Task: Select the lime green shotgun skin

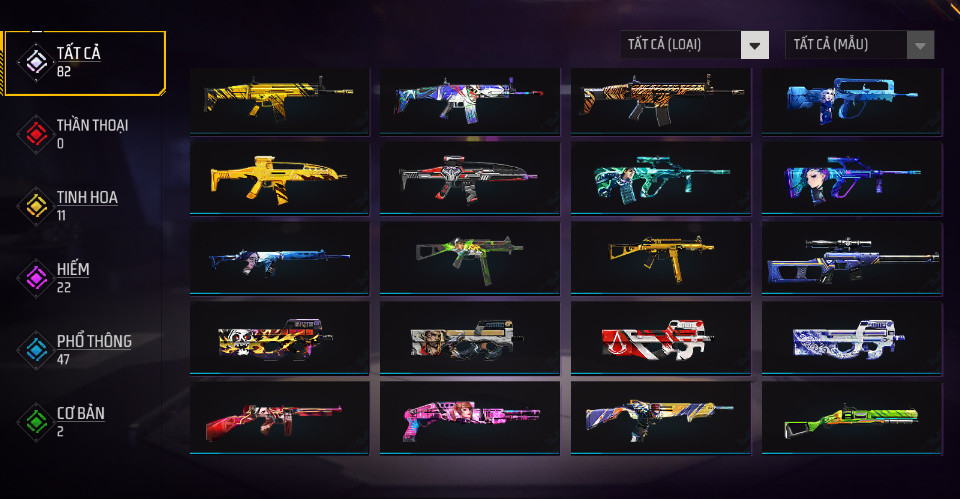Action: (x=851, y=417)
